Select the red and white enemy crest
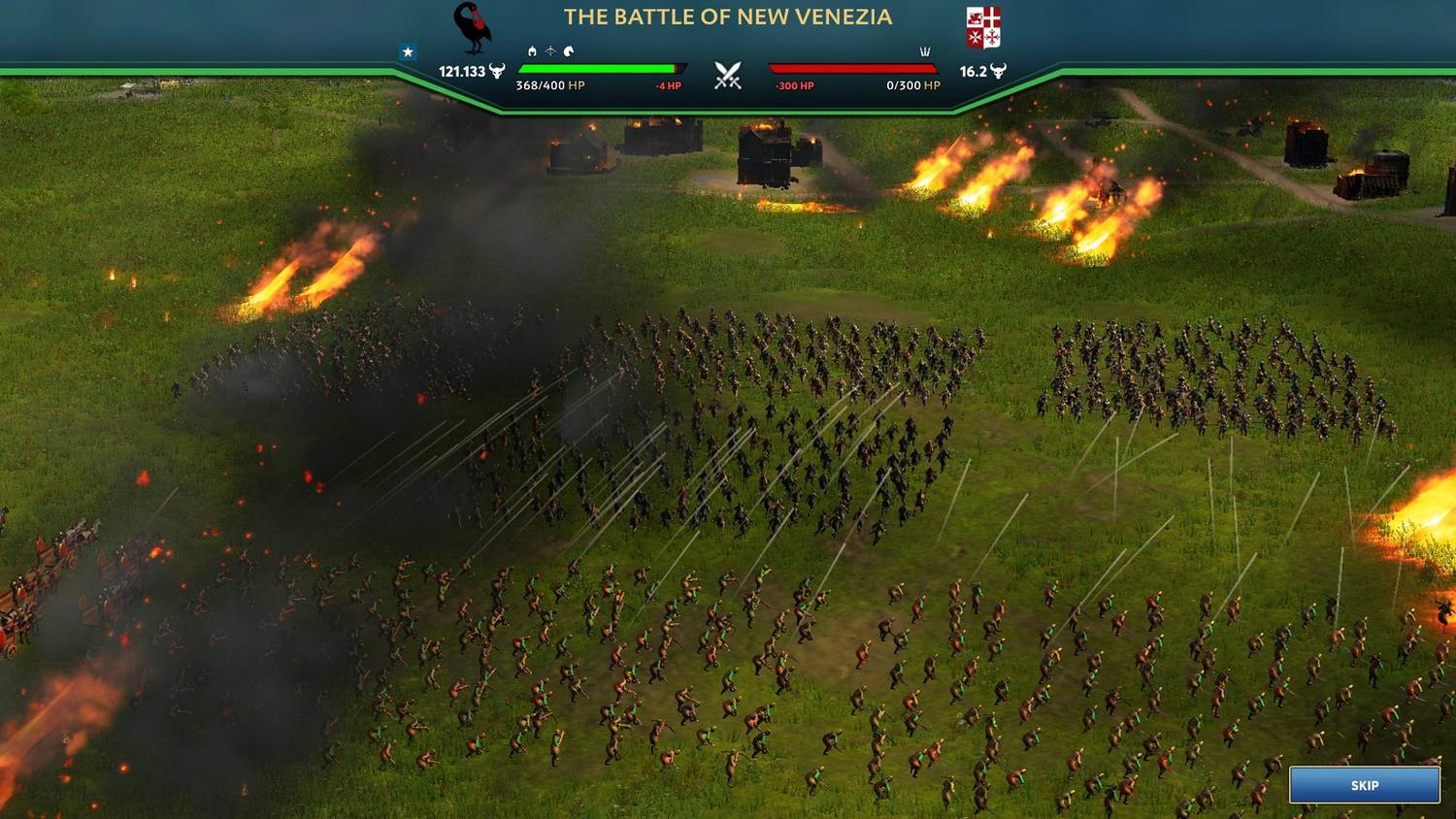This screenshot has width=1456, height=819. 982,27
